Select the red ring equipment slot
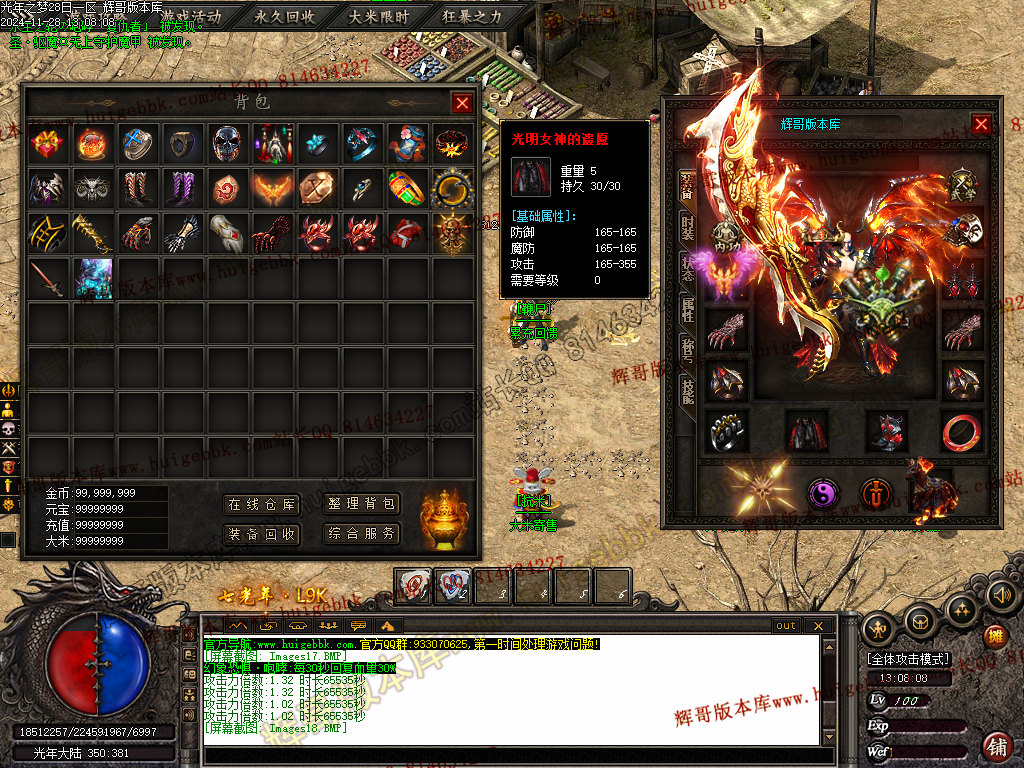1024x768 pixels. pyautogui.click(x=961, y=431)
